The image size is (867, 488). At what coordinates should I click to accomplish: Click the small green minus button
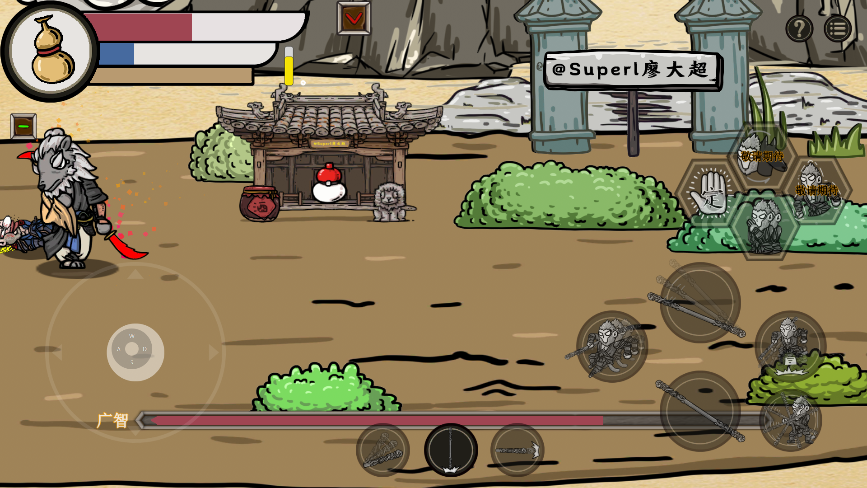coord(23,126)
